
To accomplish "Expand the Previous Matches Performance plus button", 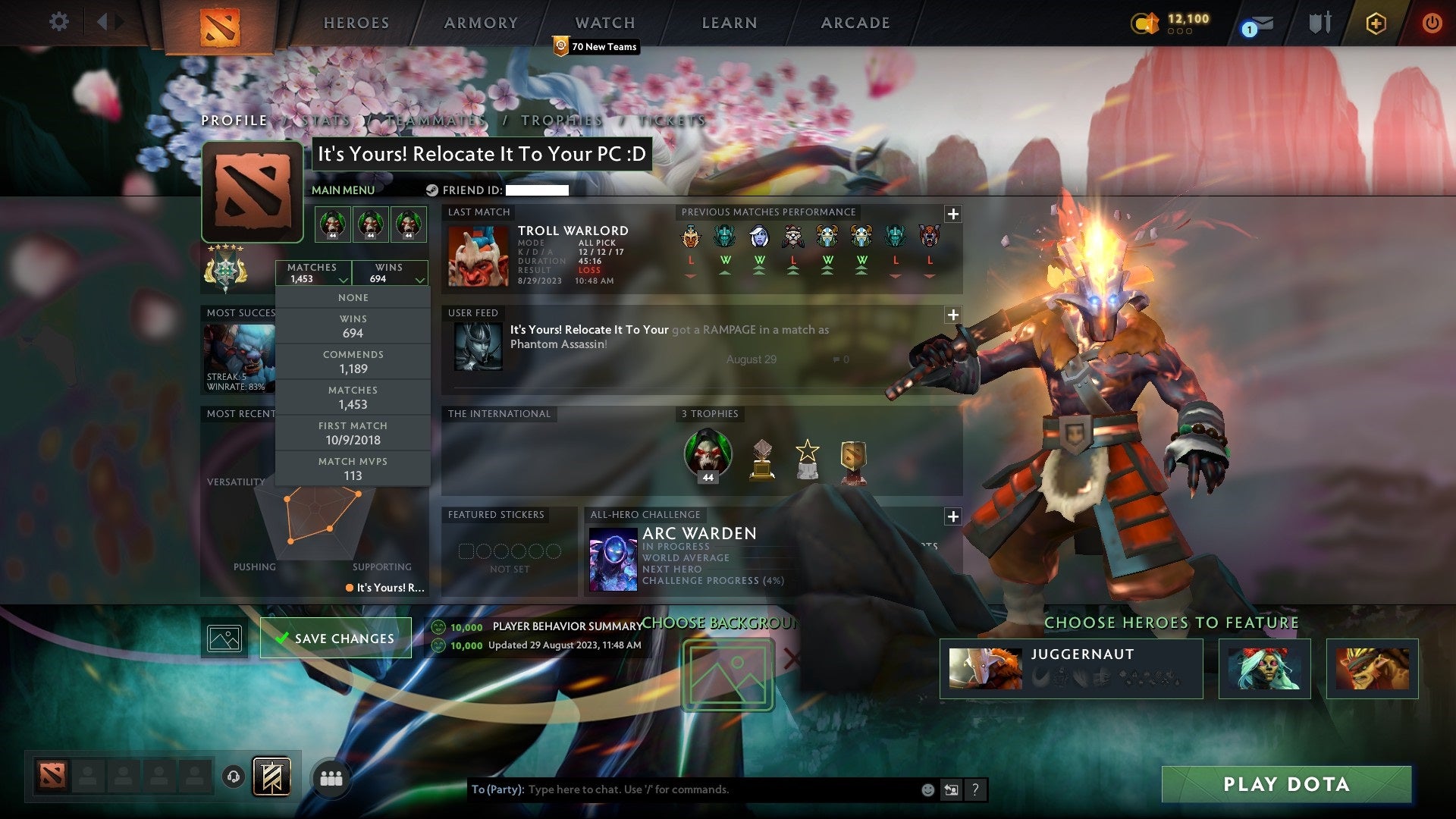I will click(953, 213).
